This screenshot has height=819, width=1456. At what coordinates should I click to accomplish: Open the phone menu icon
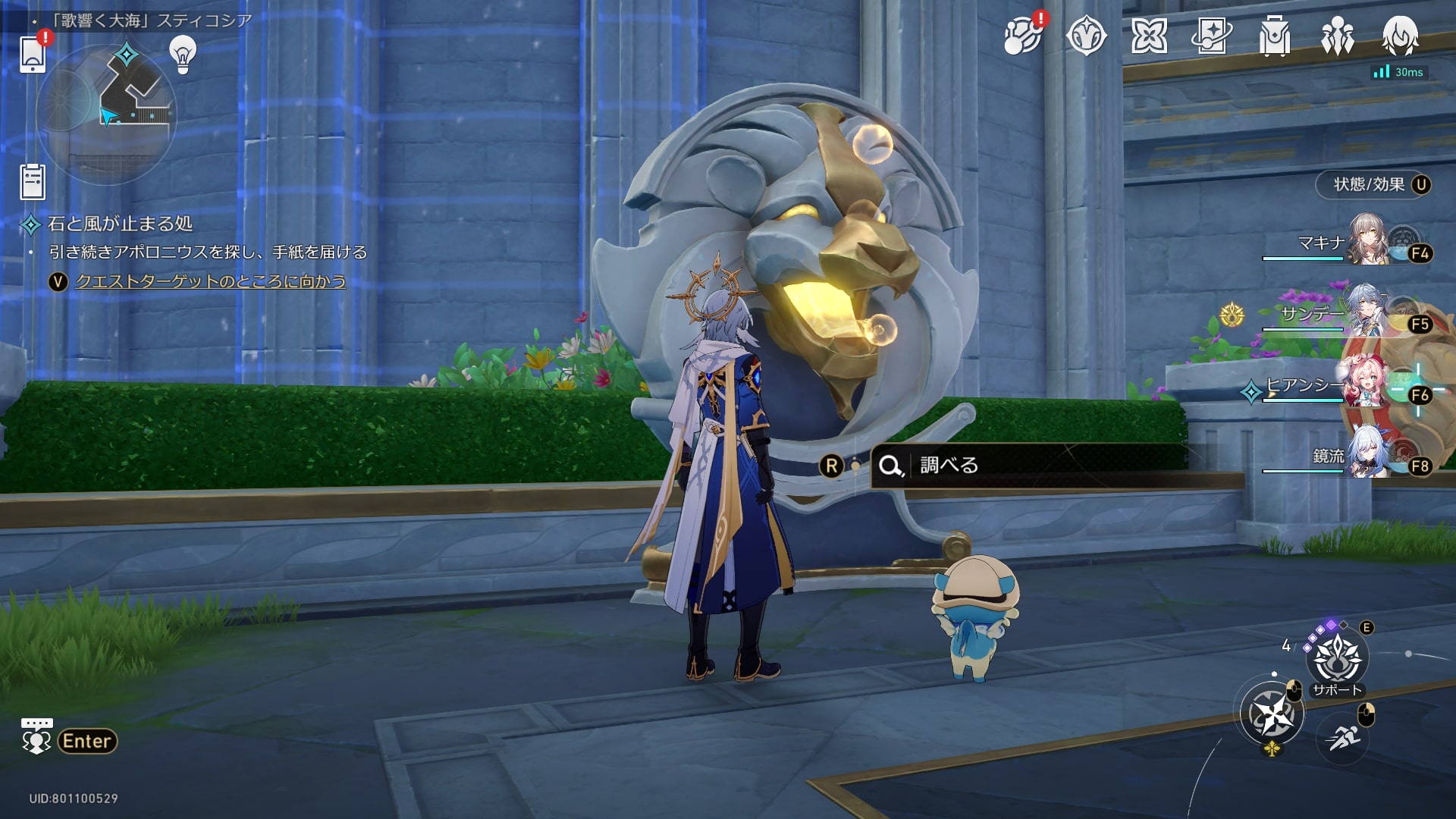pyautogui.click(x=33, y=53)
